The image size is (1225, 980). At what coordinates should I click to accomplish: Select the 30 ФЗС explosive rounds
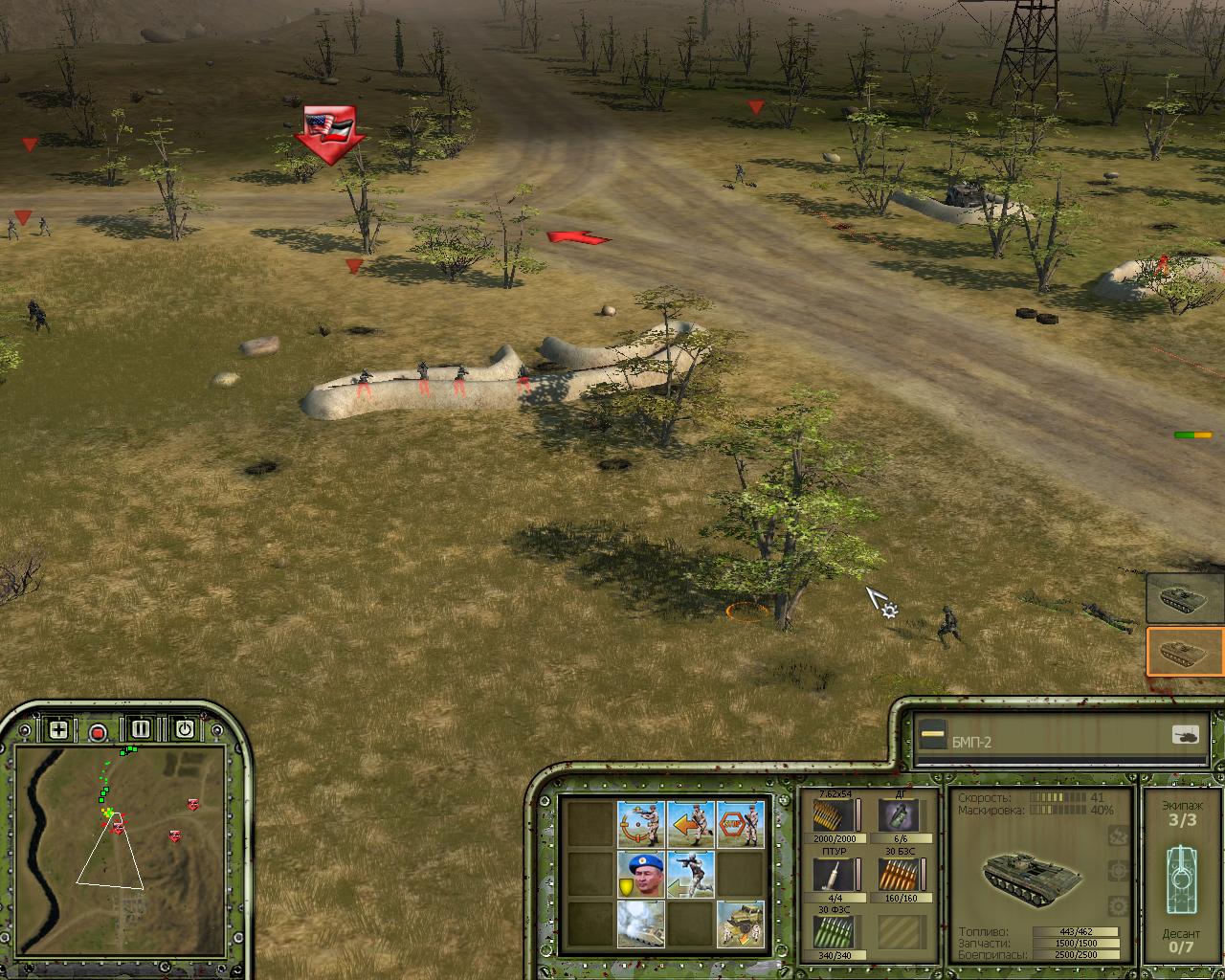[x=833, y=932]
